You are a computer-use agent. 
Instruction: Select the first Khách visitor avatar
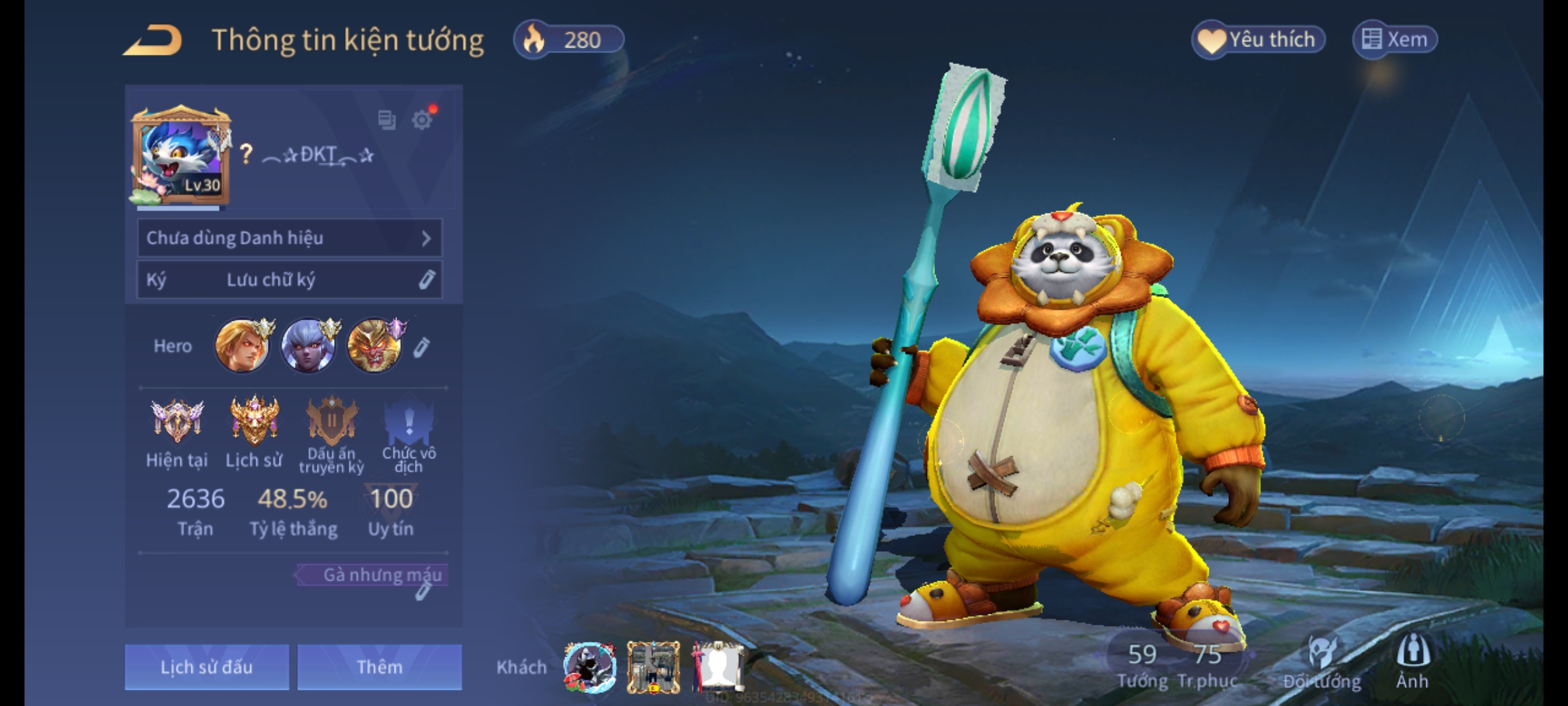(x=590, y=667)
